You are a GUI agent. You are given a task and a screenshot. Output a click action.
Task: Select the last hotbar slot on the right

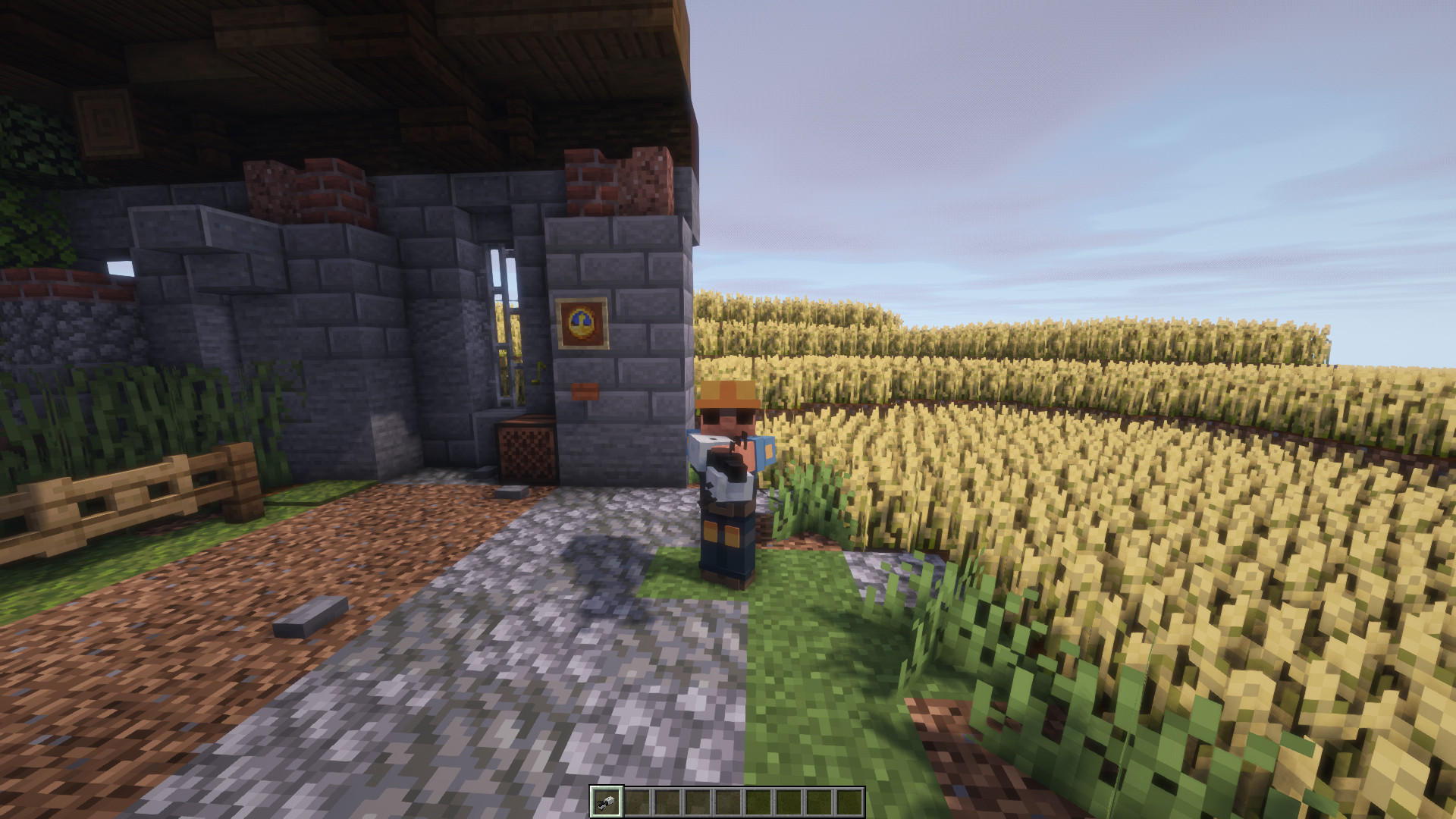tap(849, 802)
